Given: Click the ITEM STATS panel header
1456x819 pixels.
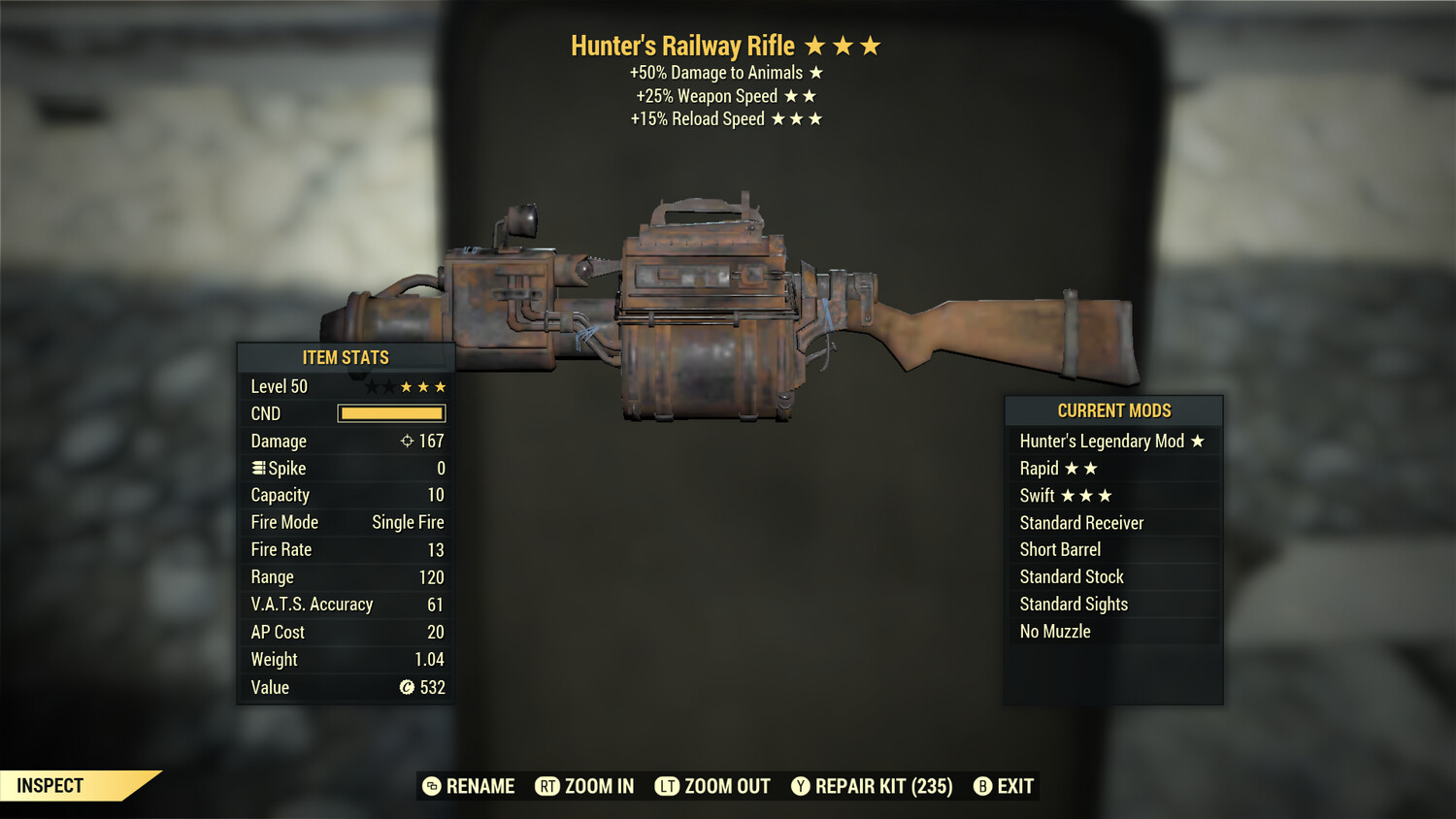Looking at the screenshot, I should pyautogui.click(x=346, y=357).
